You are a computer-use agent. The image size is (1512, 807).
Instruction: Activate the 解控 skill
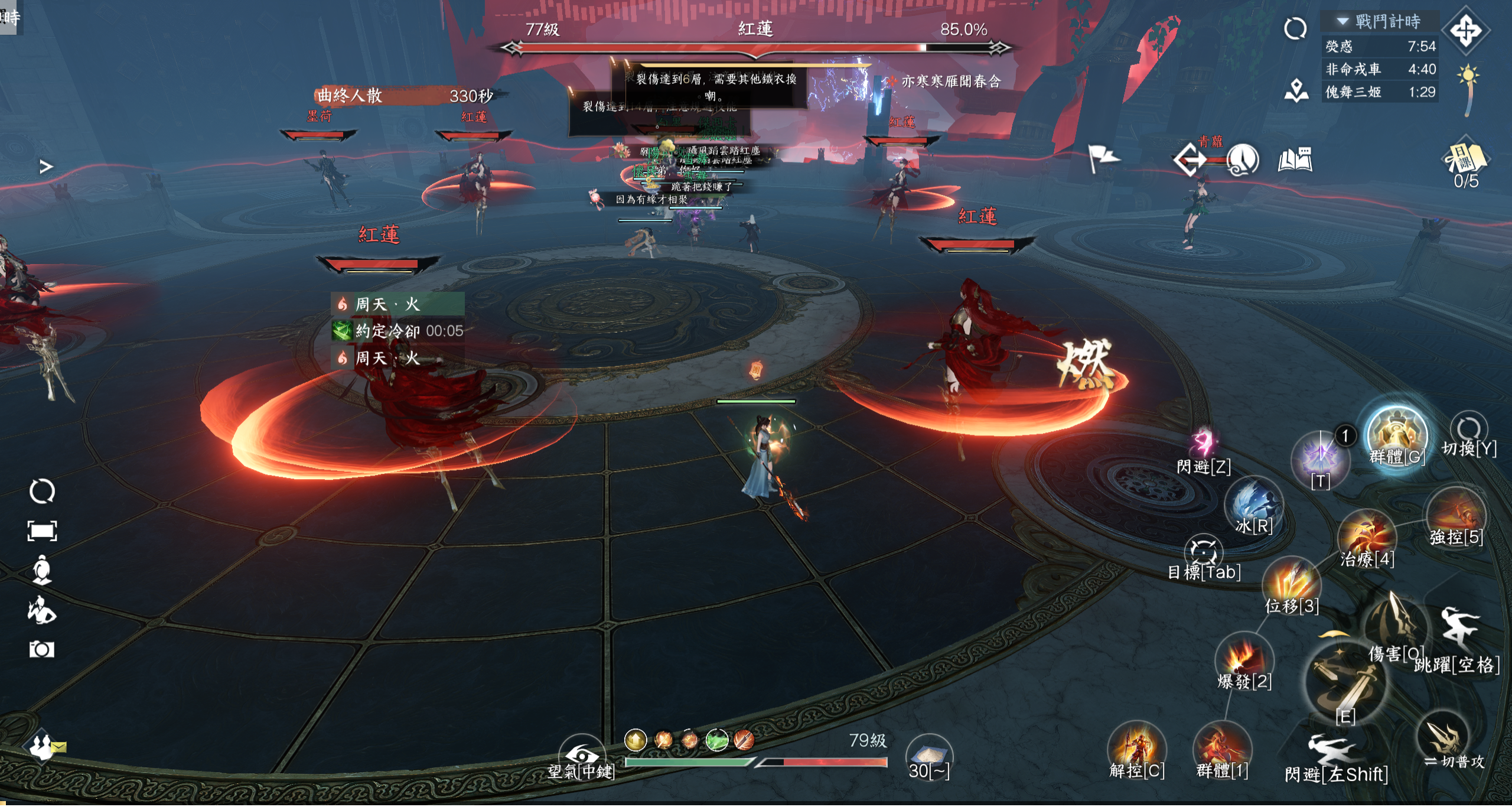click(1136, 747)
